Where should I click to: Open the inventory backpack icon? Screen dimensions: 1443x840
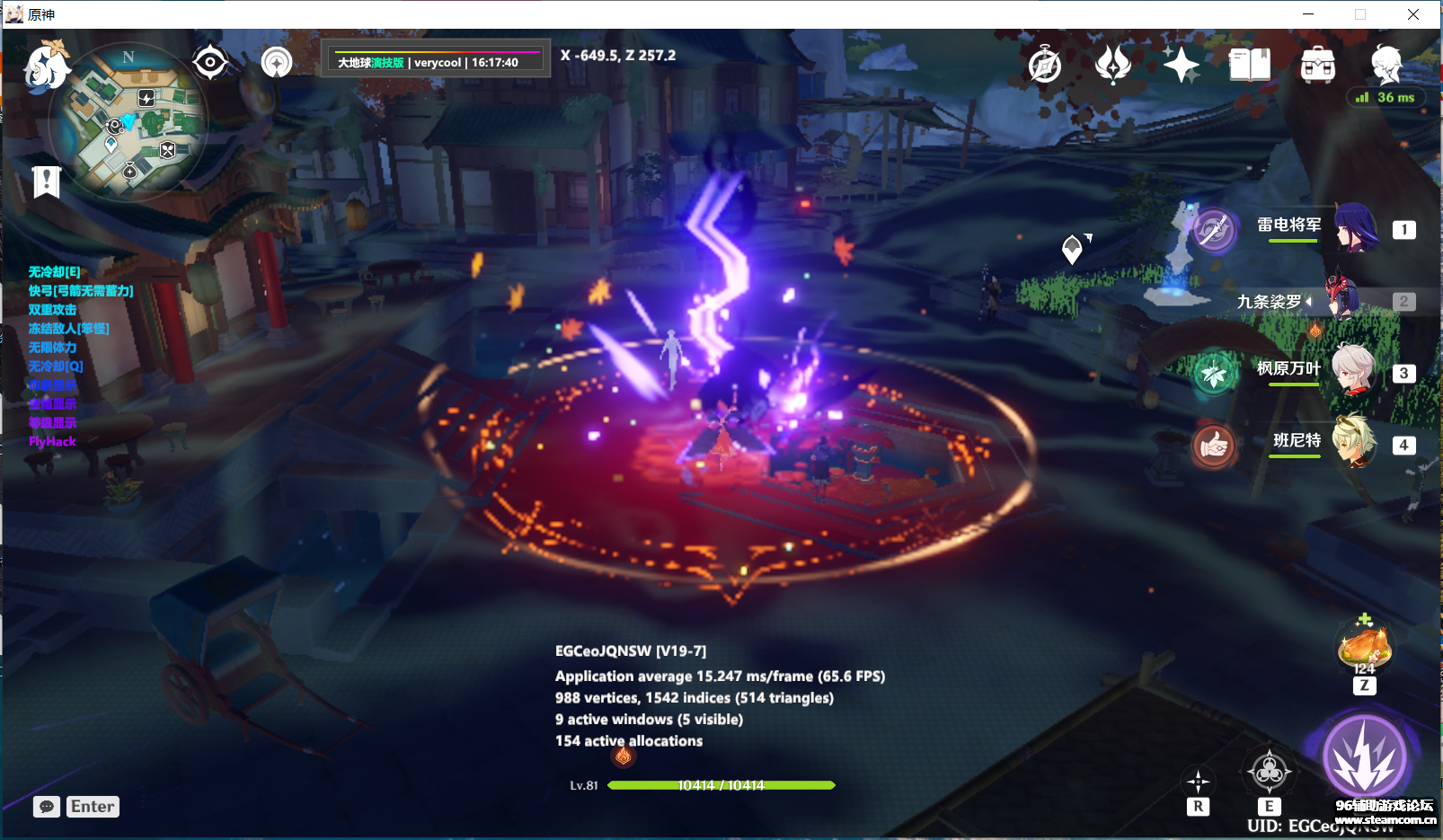click(x=1318, y=64)
